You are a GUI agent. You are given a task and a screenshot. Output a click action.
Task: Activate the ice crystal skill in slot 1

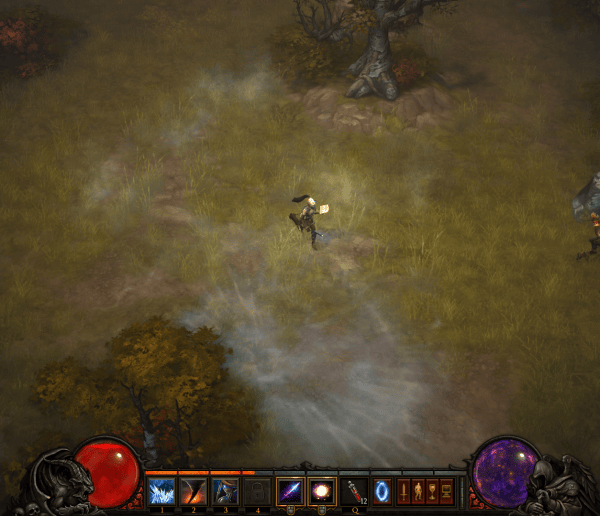coord(161,491)
